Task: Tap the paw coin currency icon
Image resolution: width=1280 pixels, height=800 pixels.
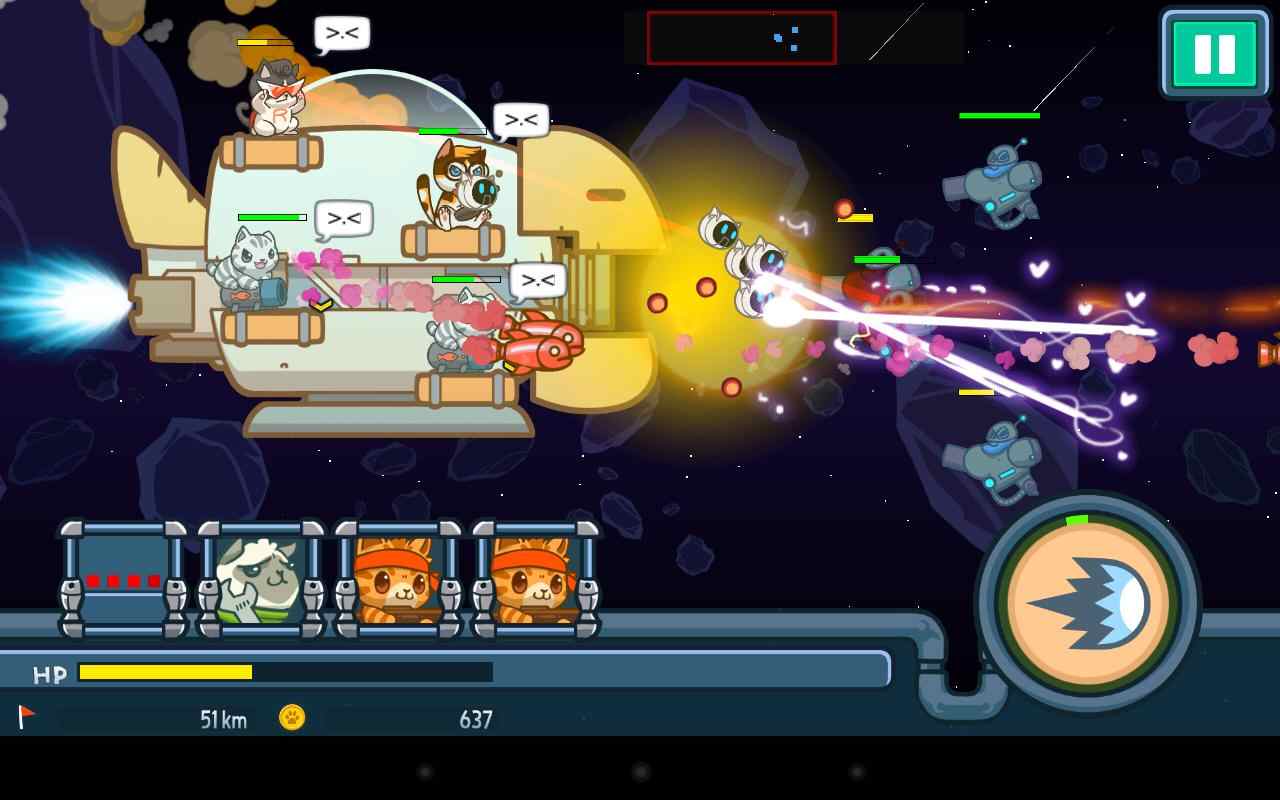Action: 291,718
